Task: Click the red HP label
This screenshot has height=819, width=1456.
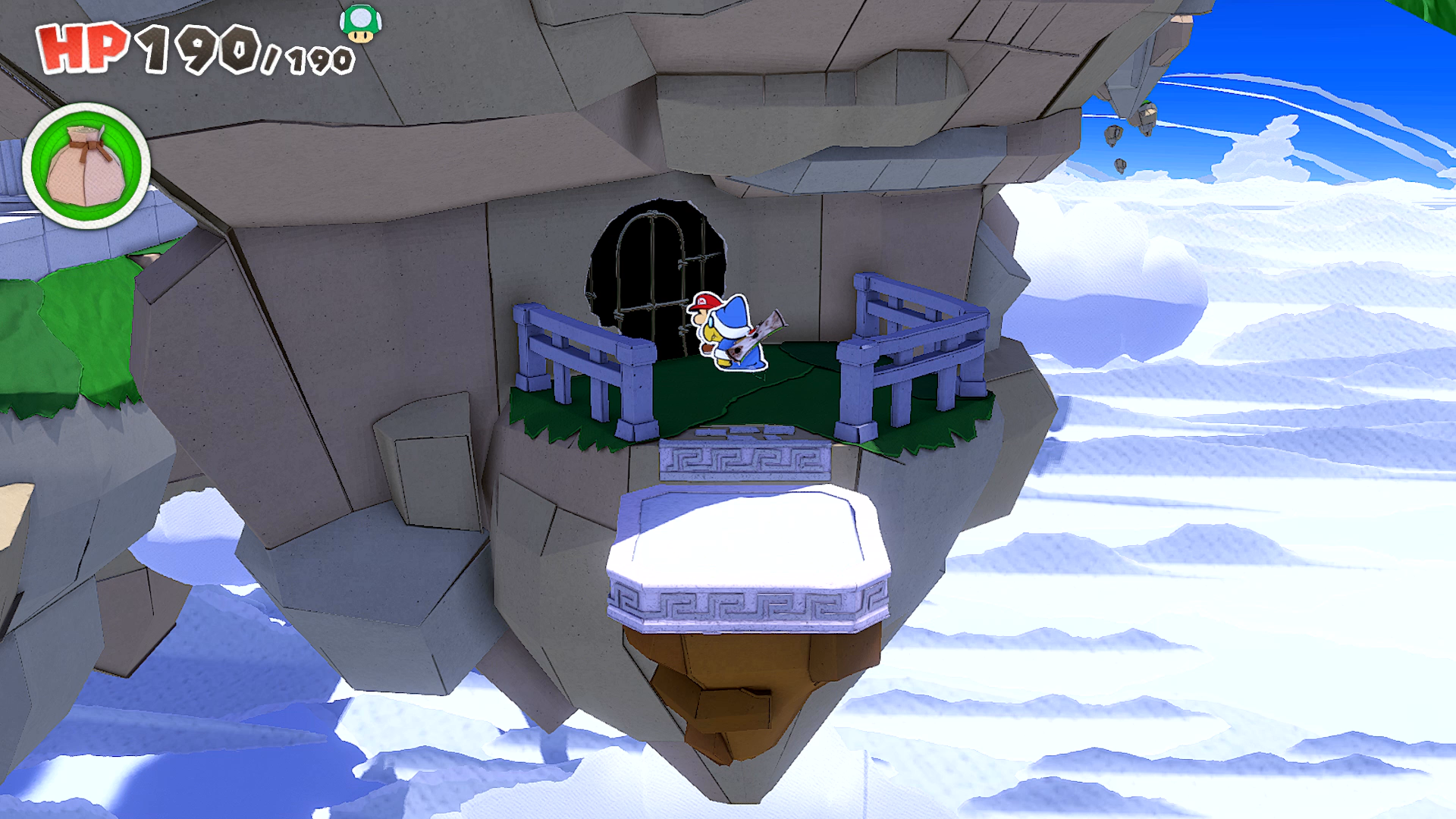Action: point(82,47)
